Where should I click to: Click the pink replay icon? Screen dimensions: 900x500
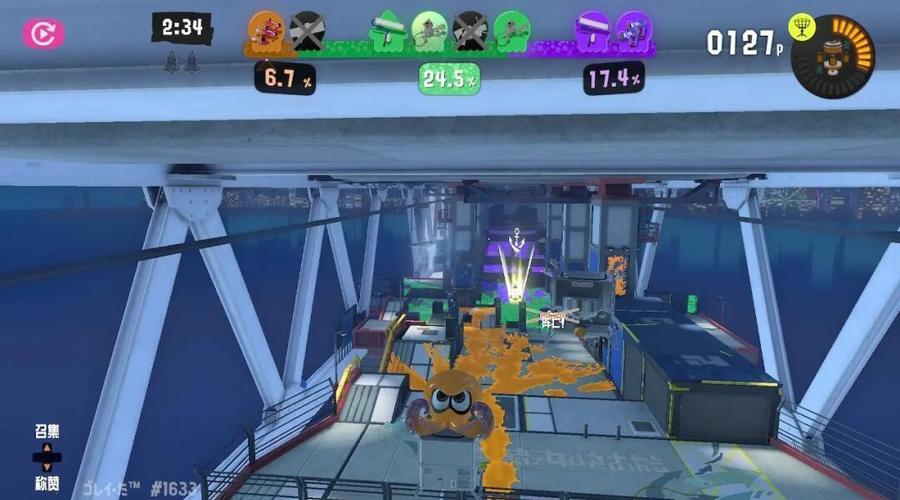43,34
